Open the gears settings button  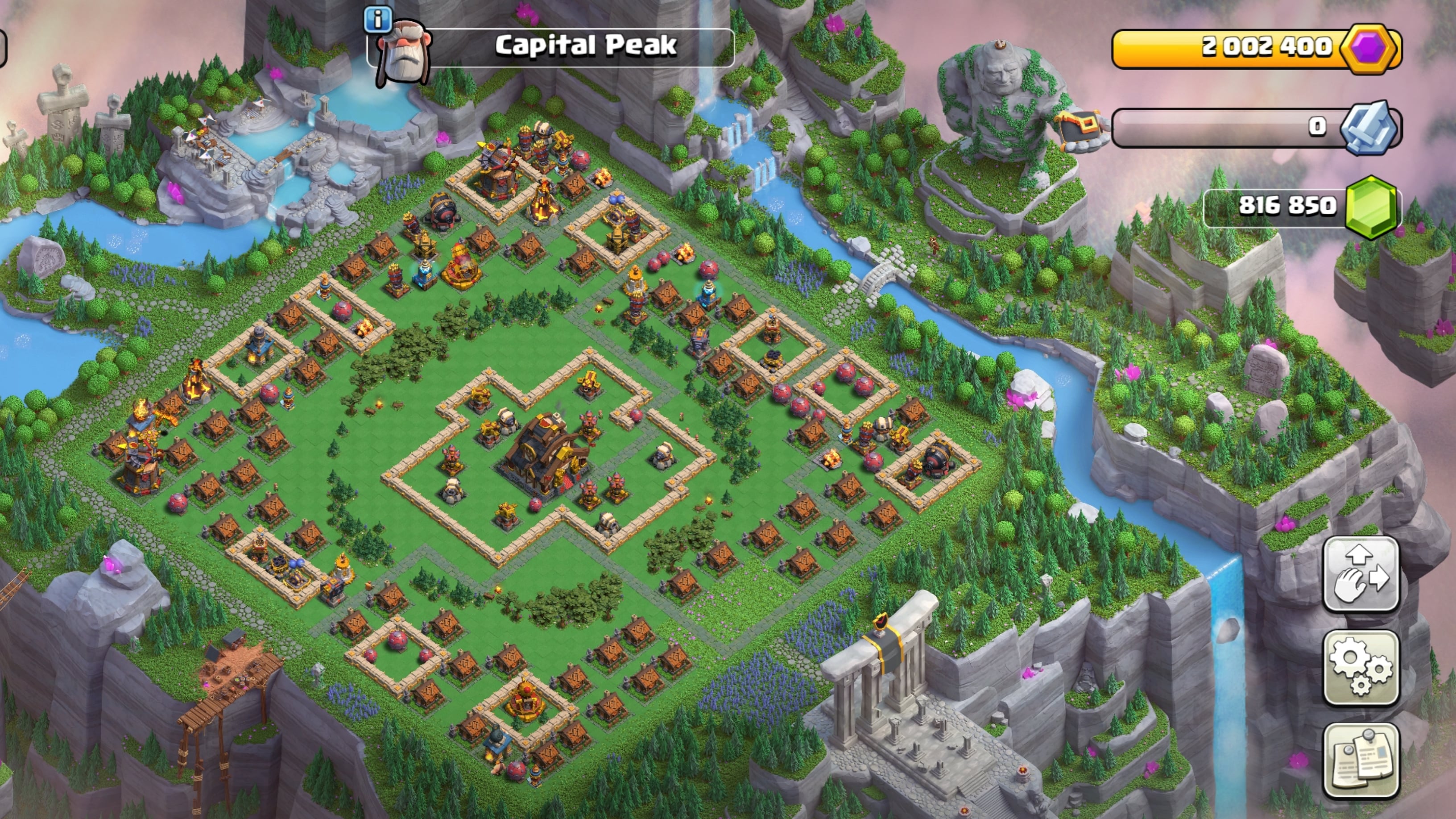[x=1361, y=668]
